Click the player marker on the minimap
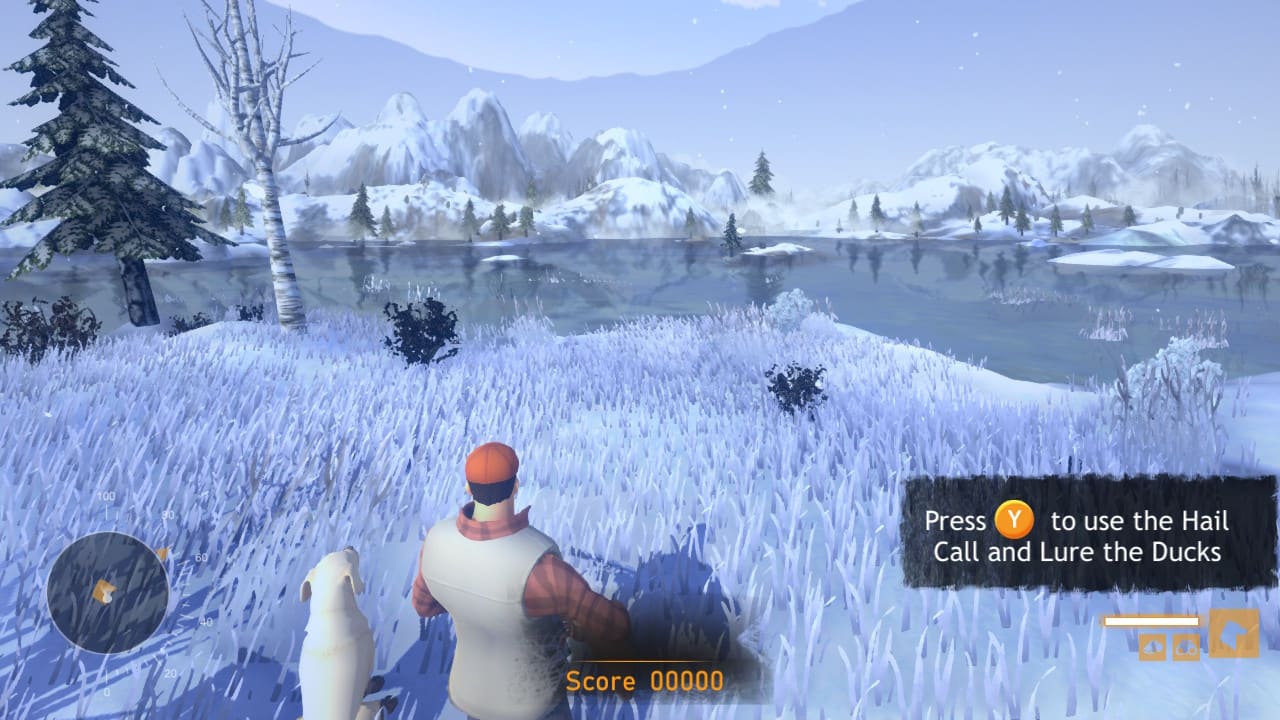1280x720 pixels. coord(104,590)
